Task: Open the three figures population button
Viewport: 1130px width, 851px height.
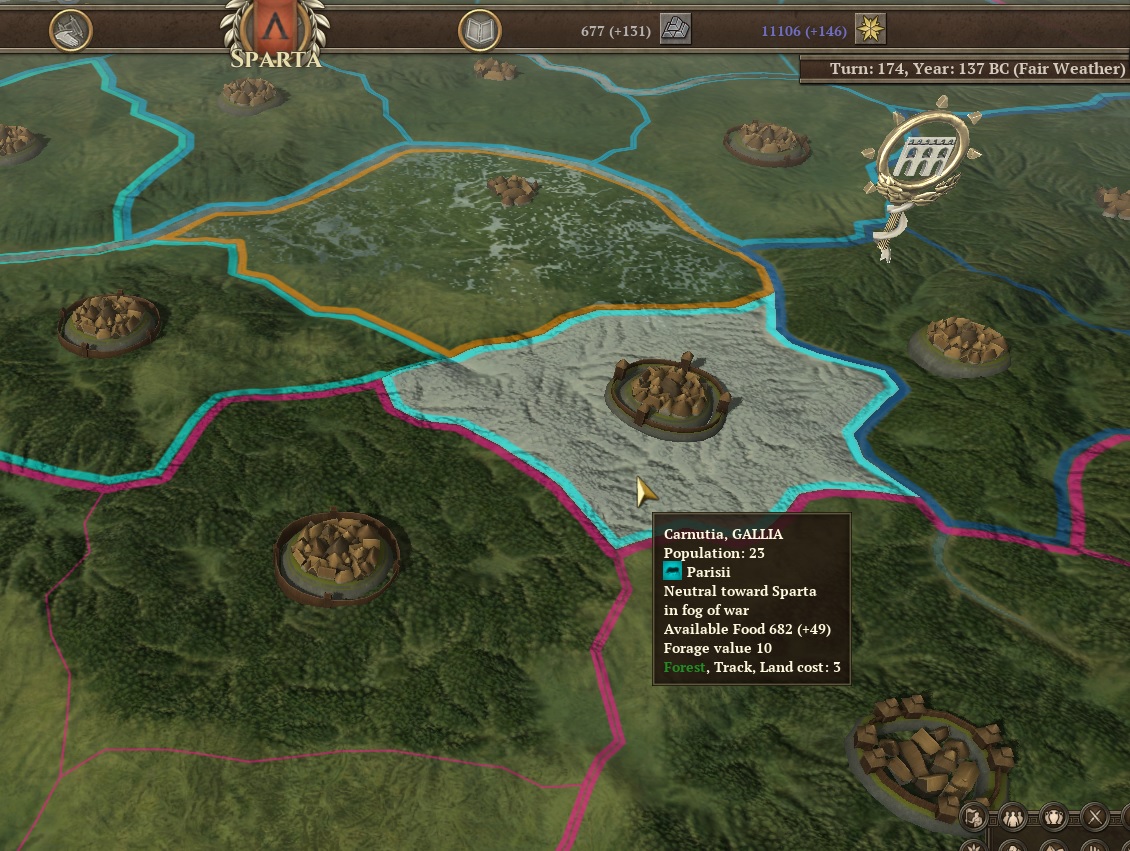Action: 1014,817
